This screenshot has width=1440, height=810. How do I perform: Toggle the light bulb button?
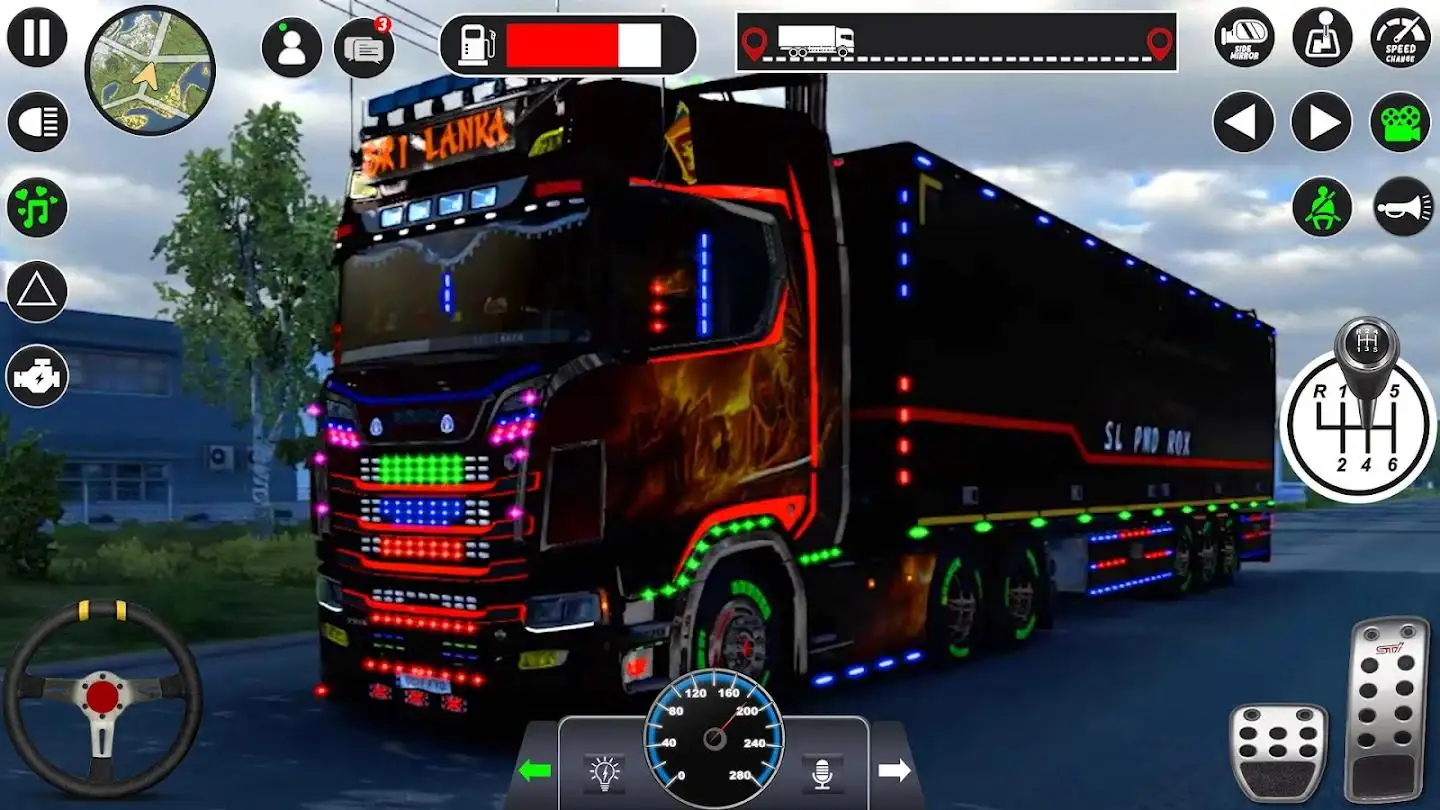(605, 772)
